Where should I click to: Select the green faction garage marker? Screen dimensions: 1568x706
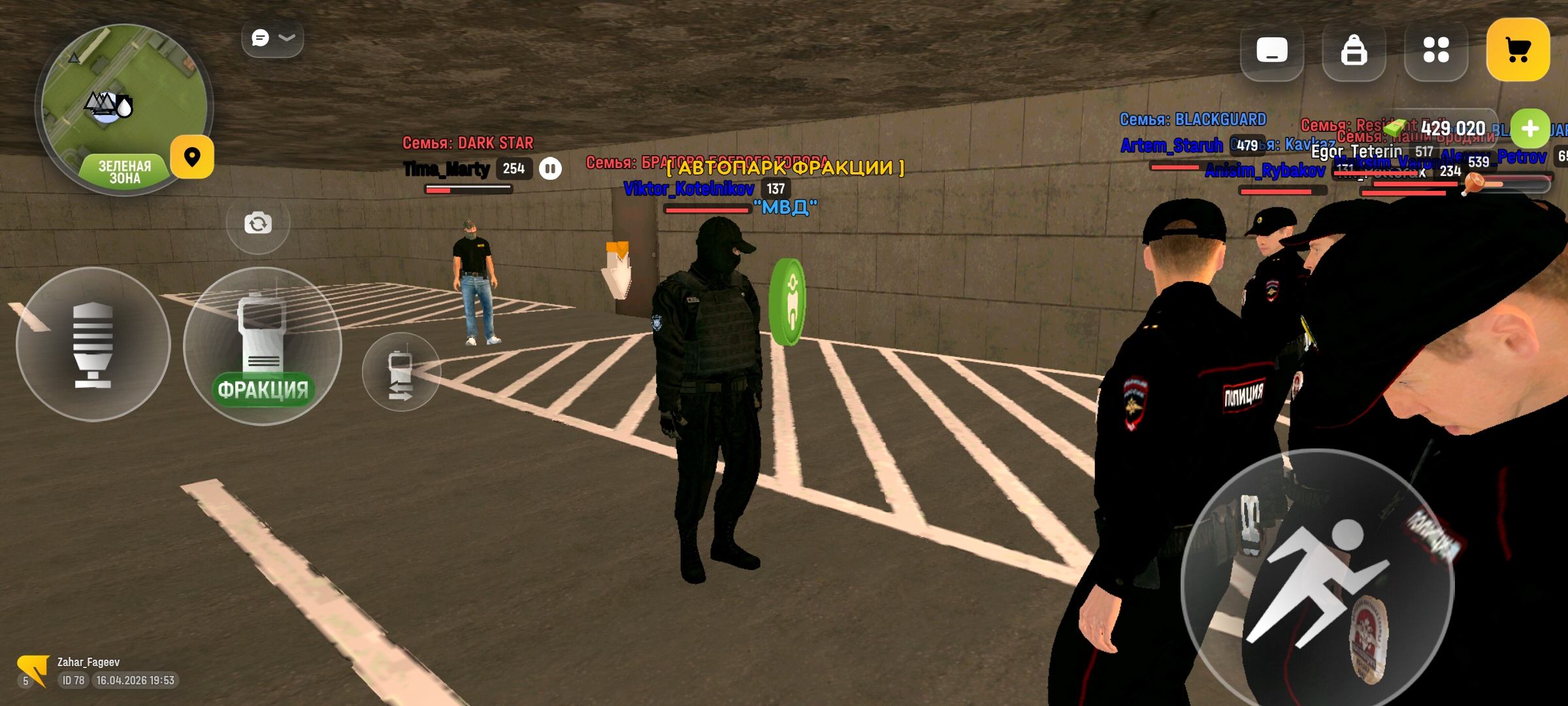point(788,302)
